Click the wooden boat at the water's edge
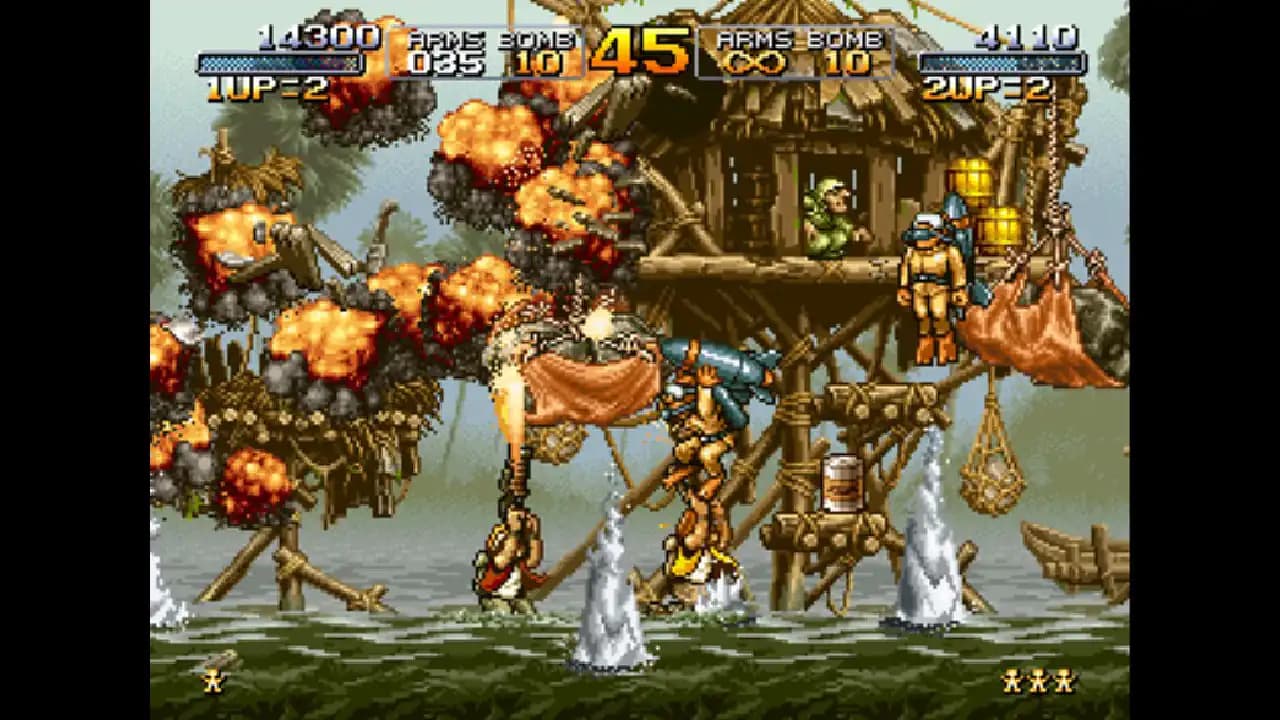This screenshot has width=1280, height=720. [x=1075, y=555]
